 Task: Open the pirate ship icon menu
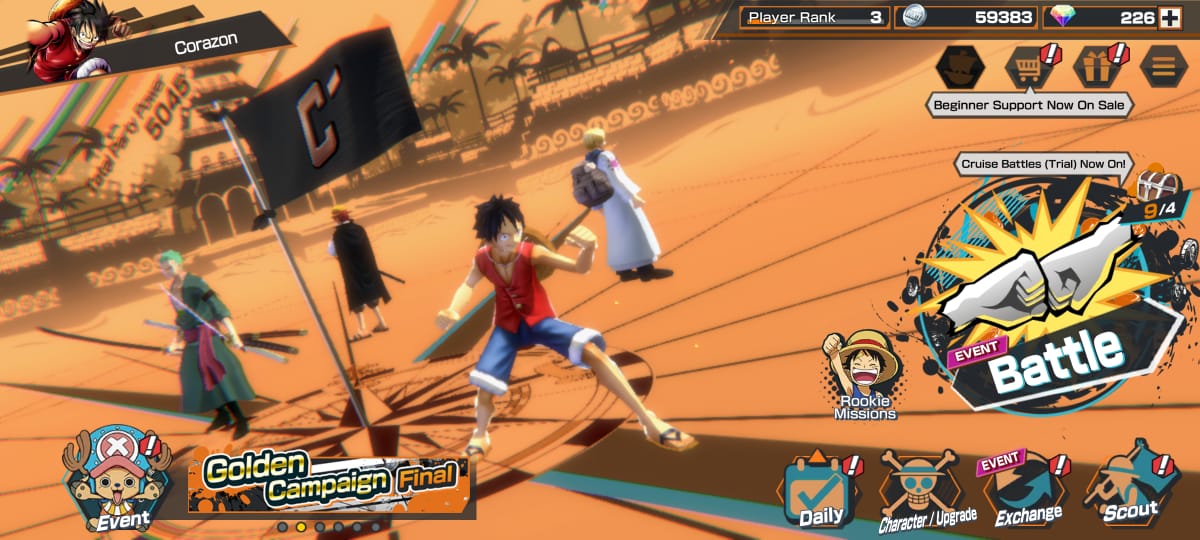pos(959,67)
